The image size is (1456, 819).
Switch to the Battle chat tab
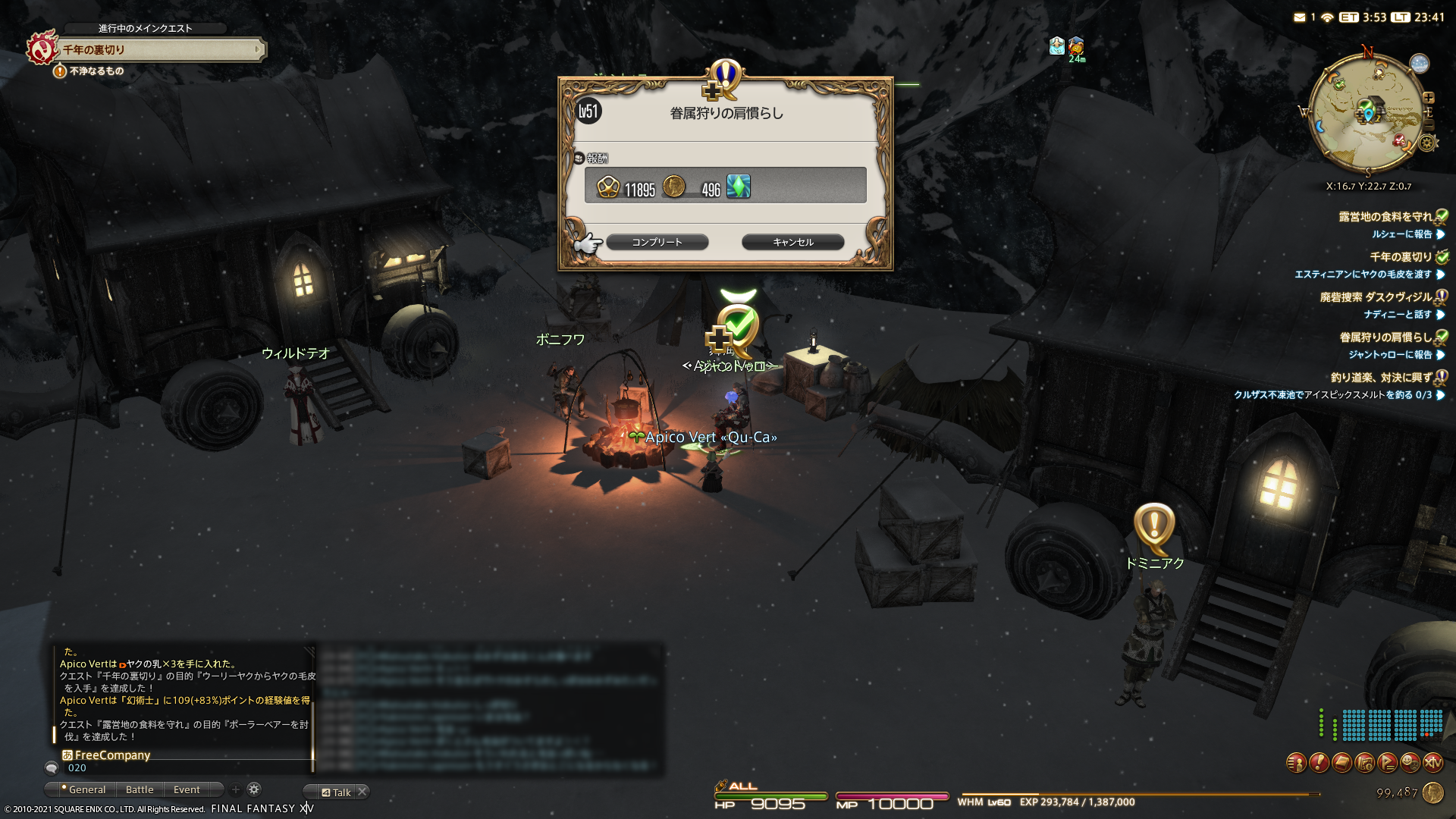tap(140, 790)
